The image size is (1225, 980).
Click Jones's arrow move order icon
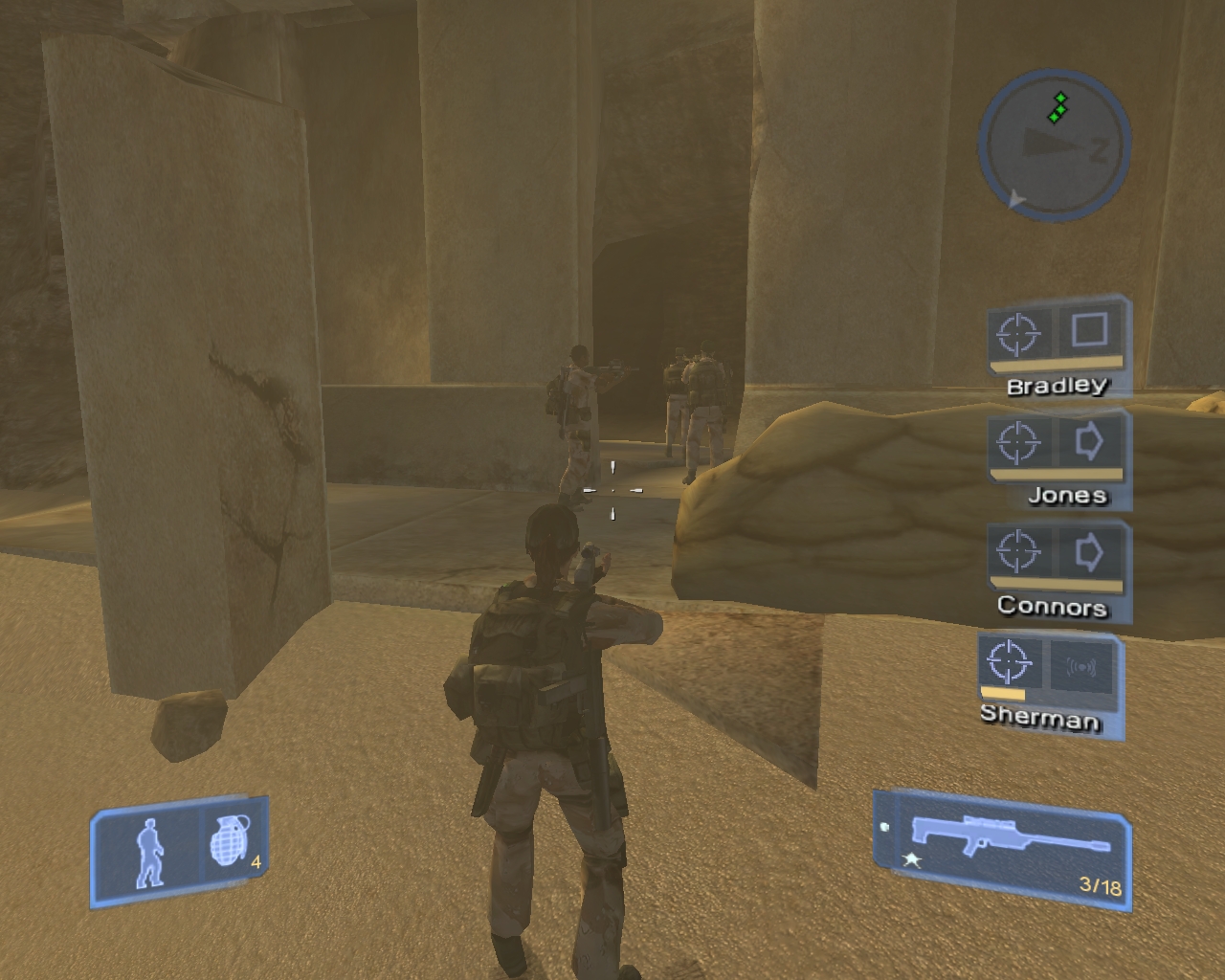(x=1089, y=441)
